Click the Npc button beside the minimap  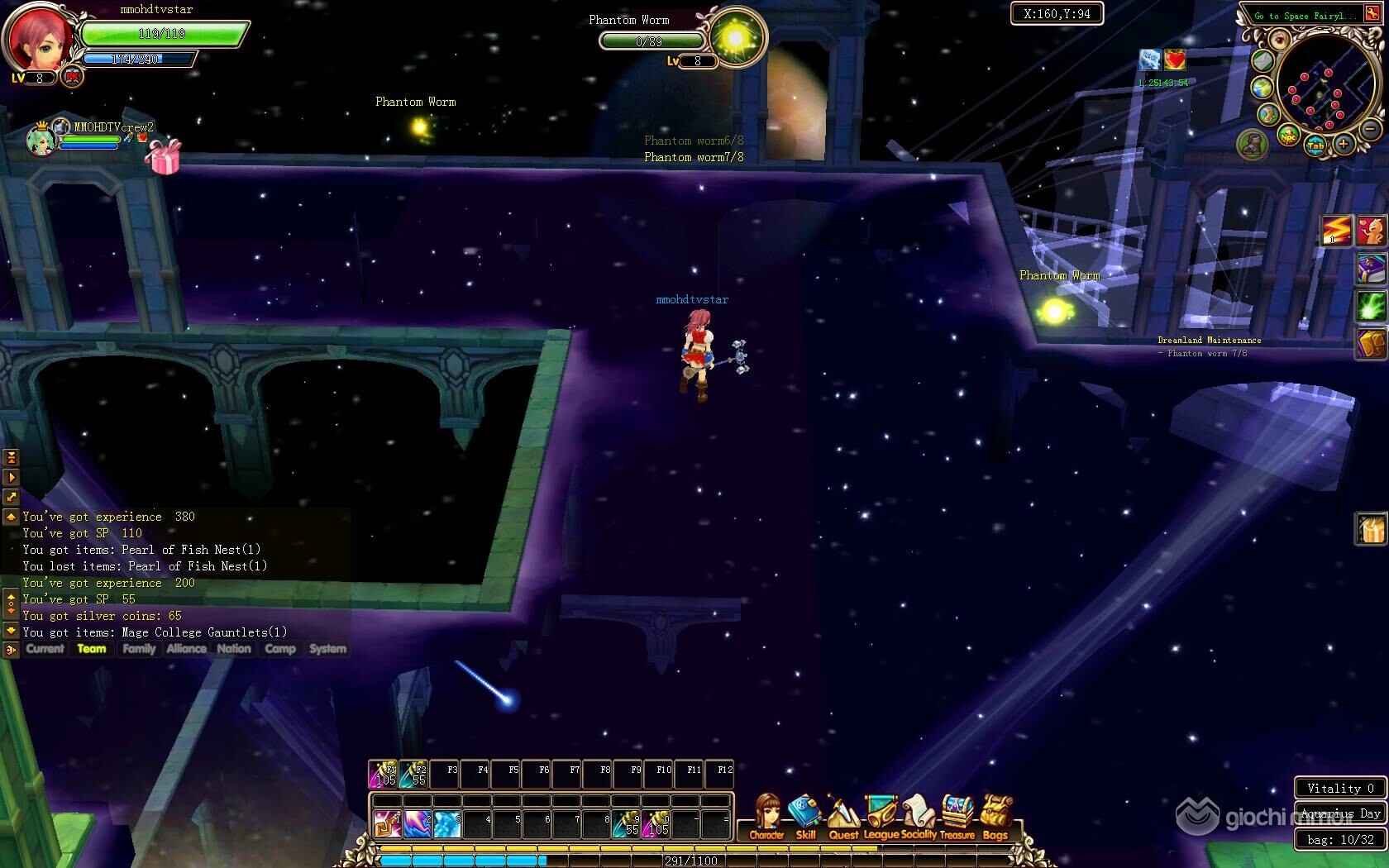1288,136
